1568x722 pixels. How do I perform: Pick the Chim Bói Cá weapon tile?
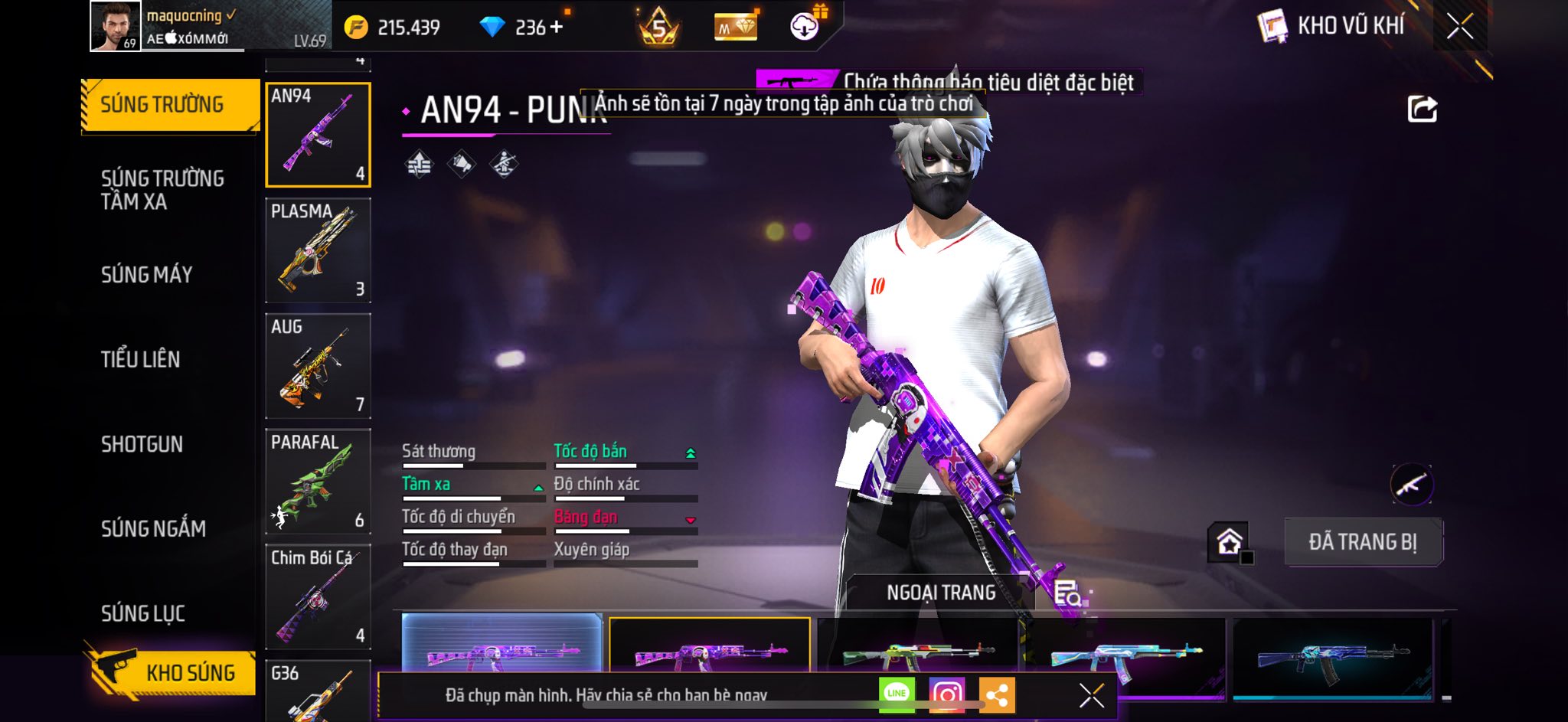318,597
